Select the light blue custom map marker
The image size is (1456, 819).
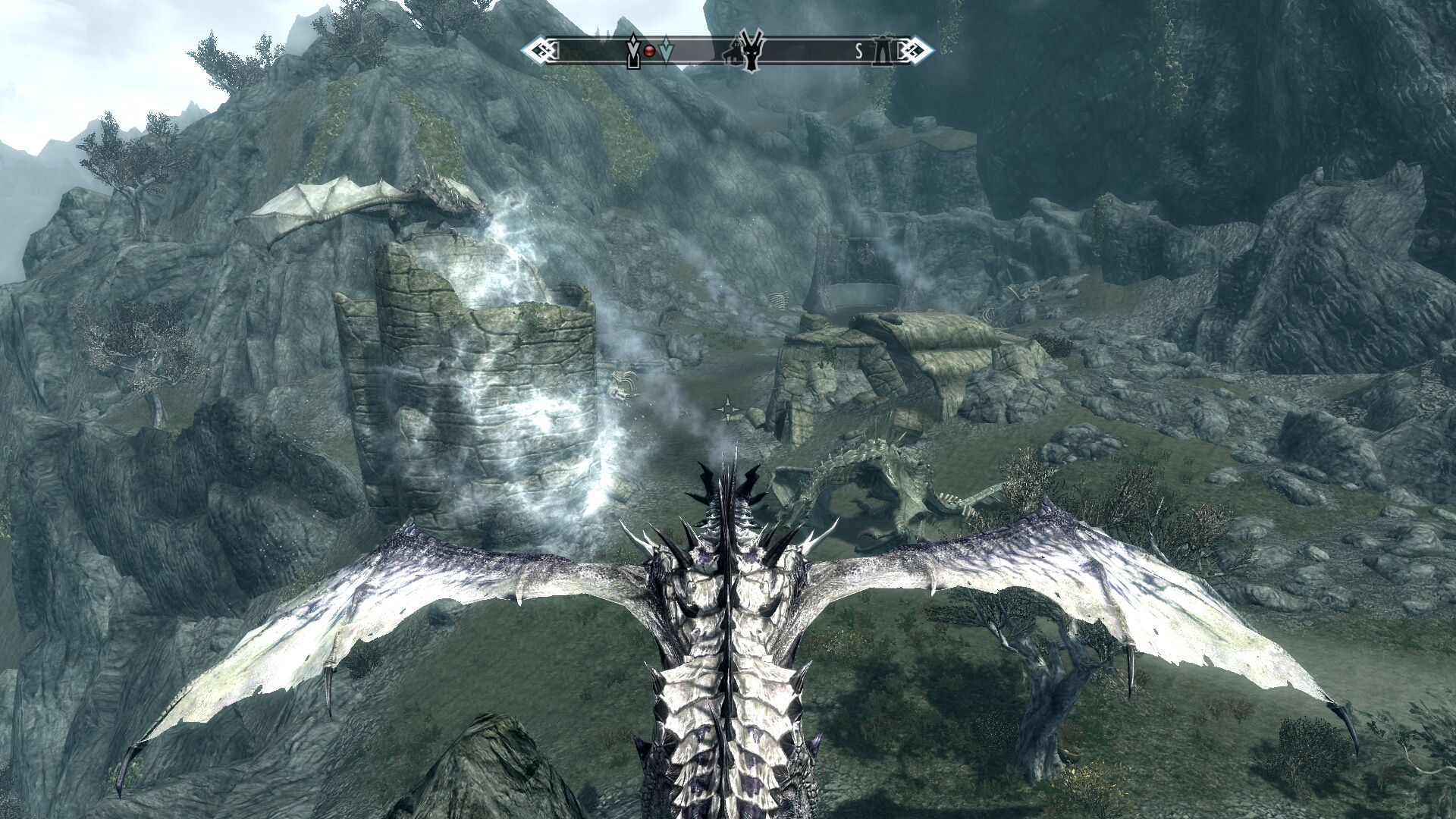coord(665,50)
